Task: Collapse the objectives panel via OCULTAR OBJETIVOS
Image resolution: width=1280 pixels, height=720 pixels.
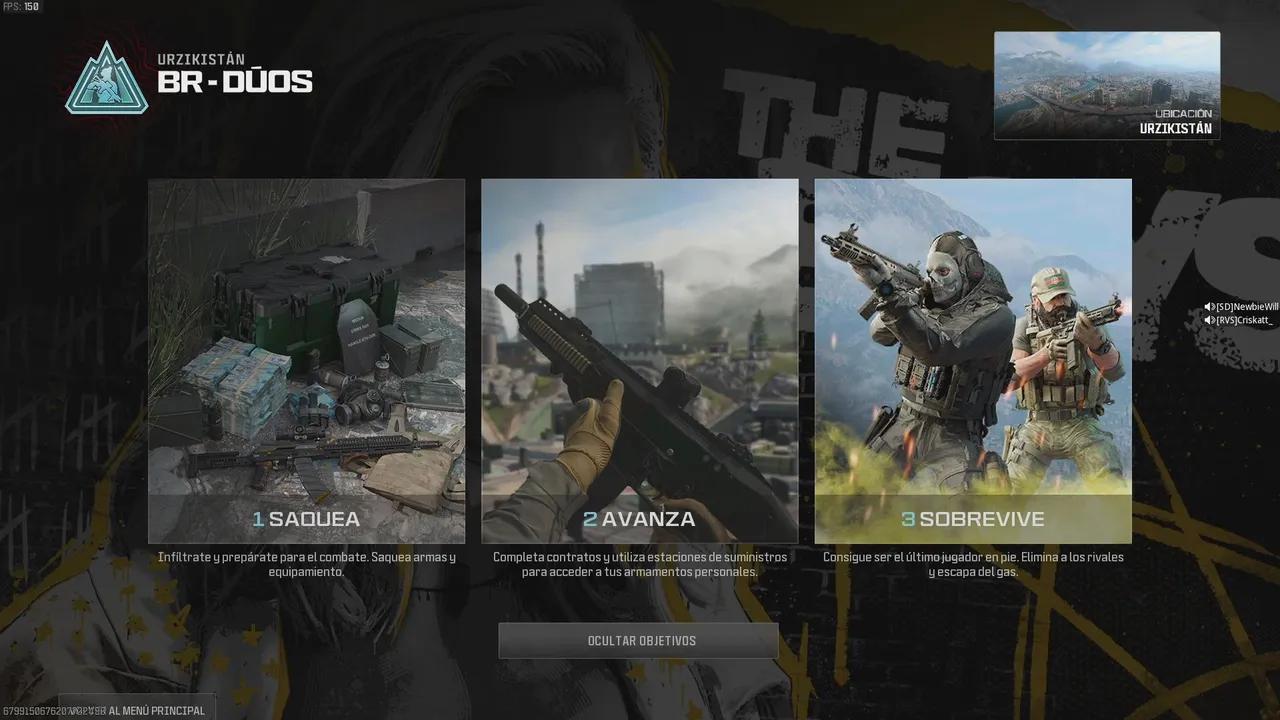Action: coord(639,640)
